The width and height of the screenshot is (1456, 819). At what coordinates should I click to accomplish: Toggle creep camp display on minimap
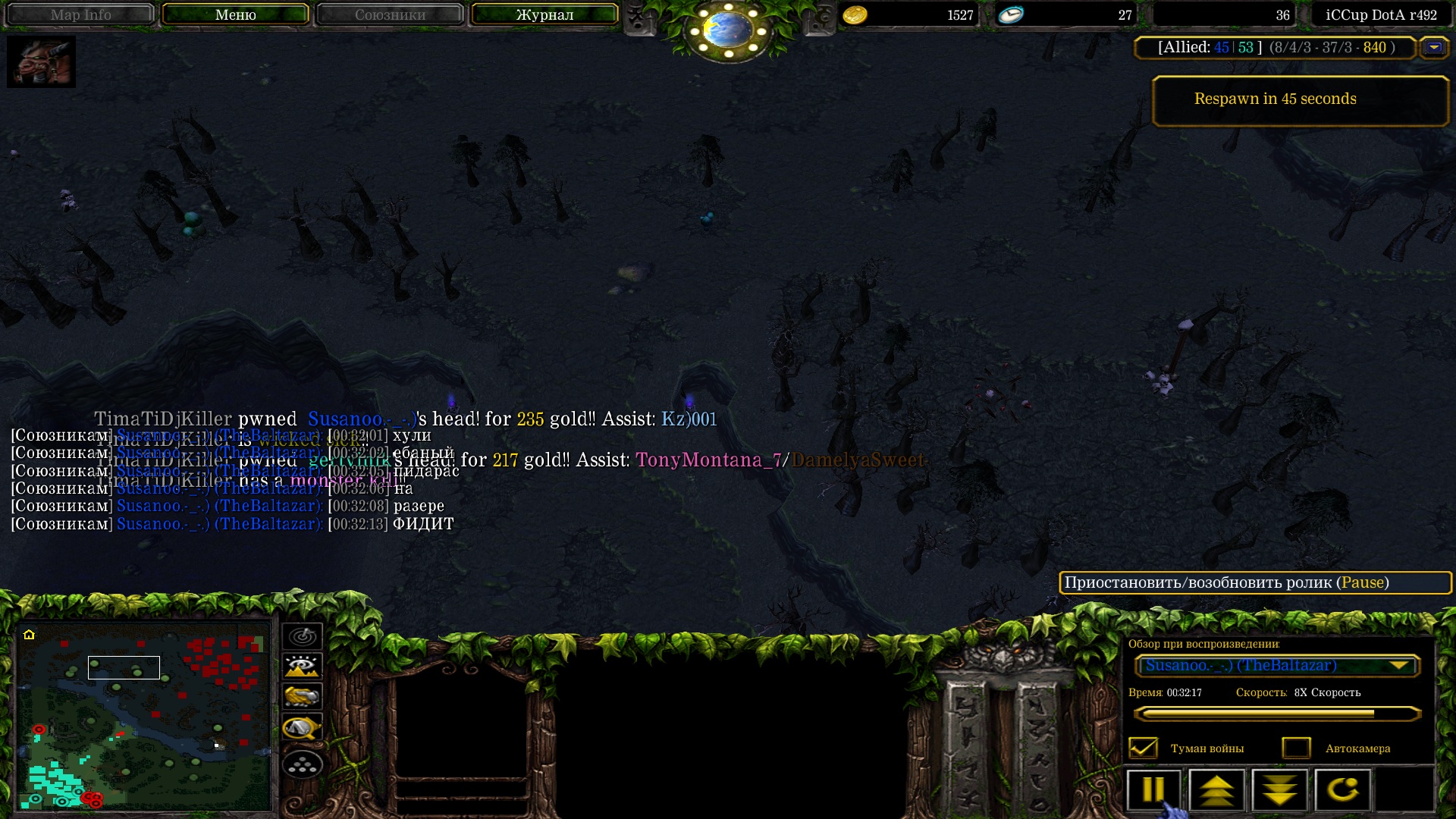coord(302,728)
